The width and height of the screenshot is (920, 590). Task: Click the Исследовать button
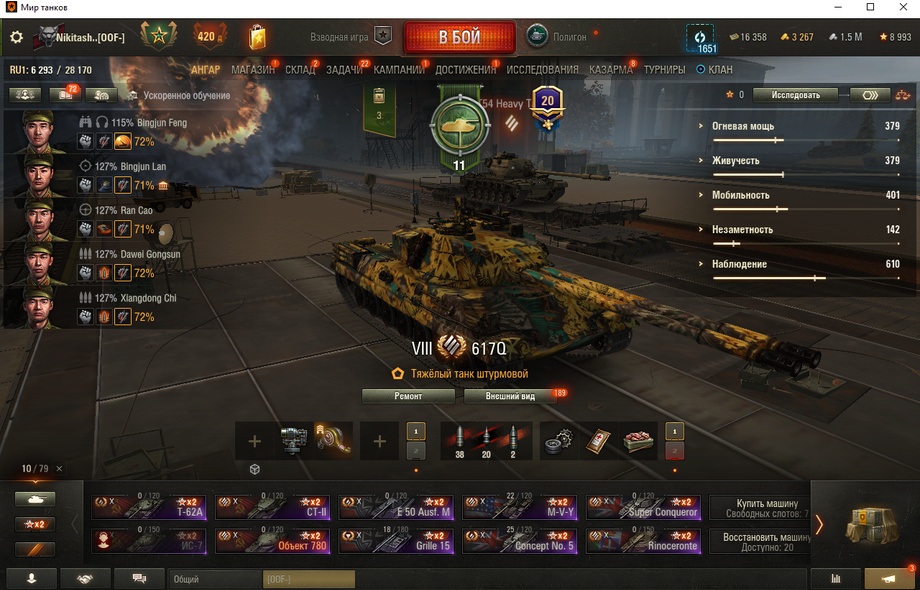pos(795,95)
